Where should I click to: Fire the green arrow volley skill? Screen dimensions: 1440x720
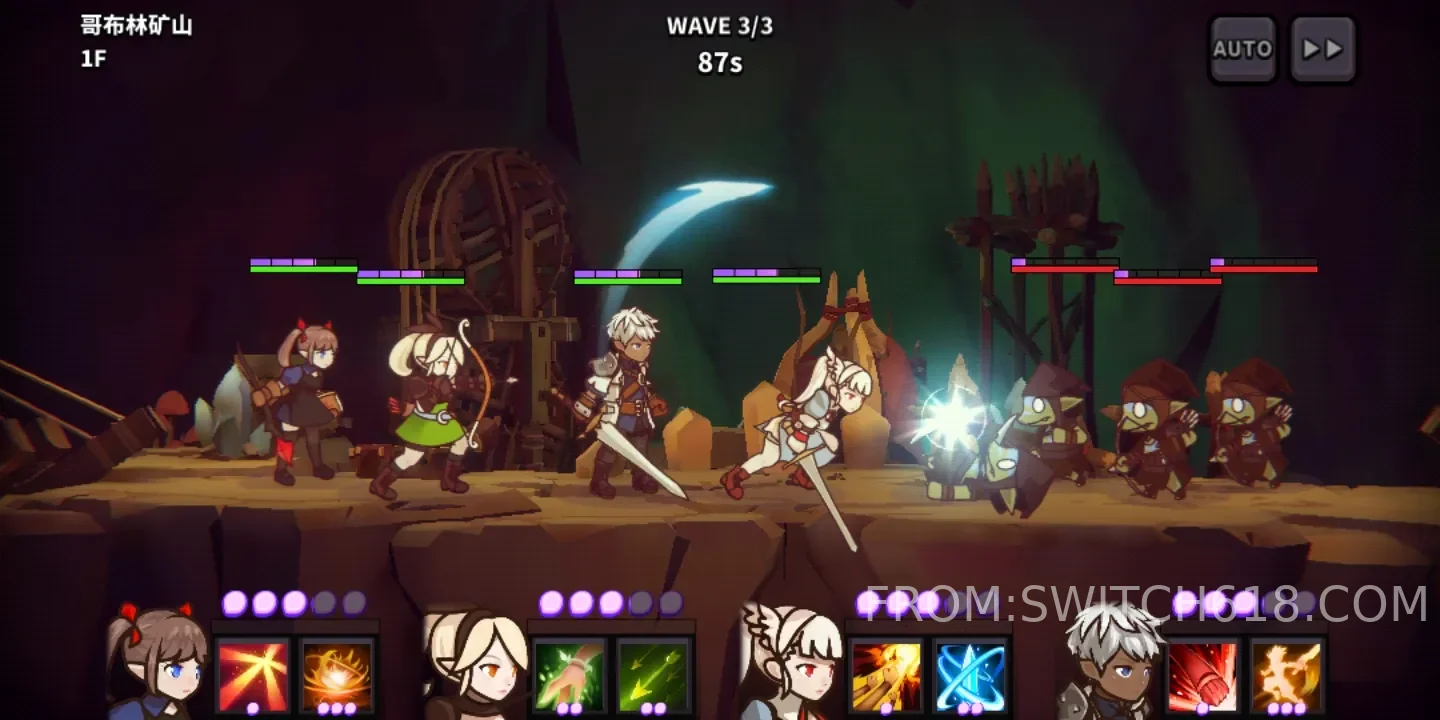pyautogui.click(x=653, y=676)
